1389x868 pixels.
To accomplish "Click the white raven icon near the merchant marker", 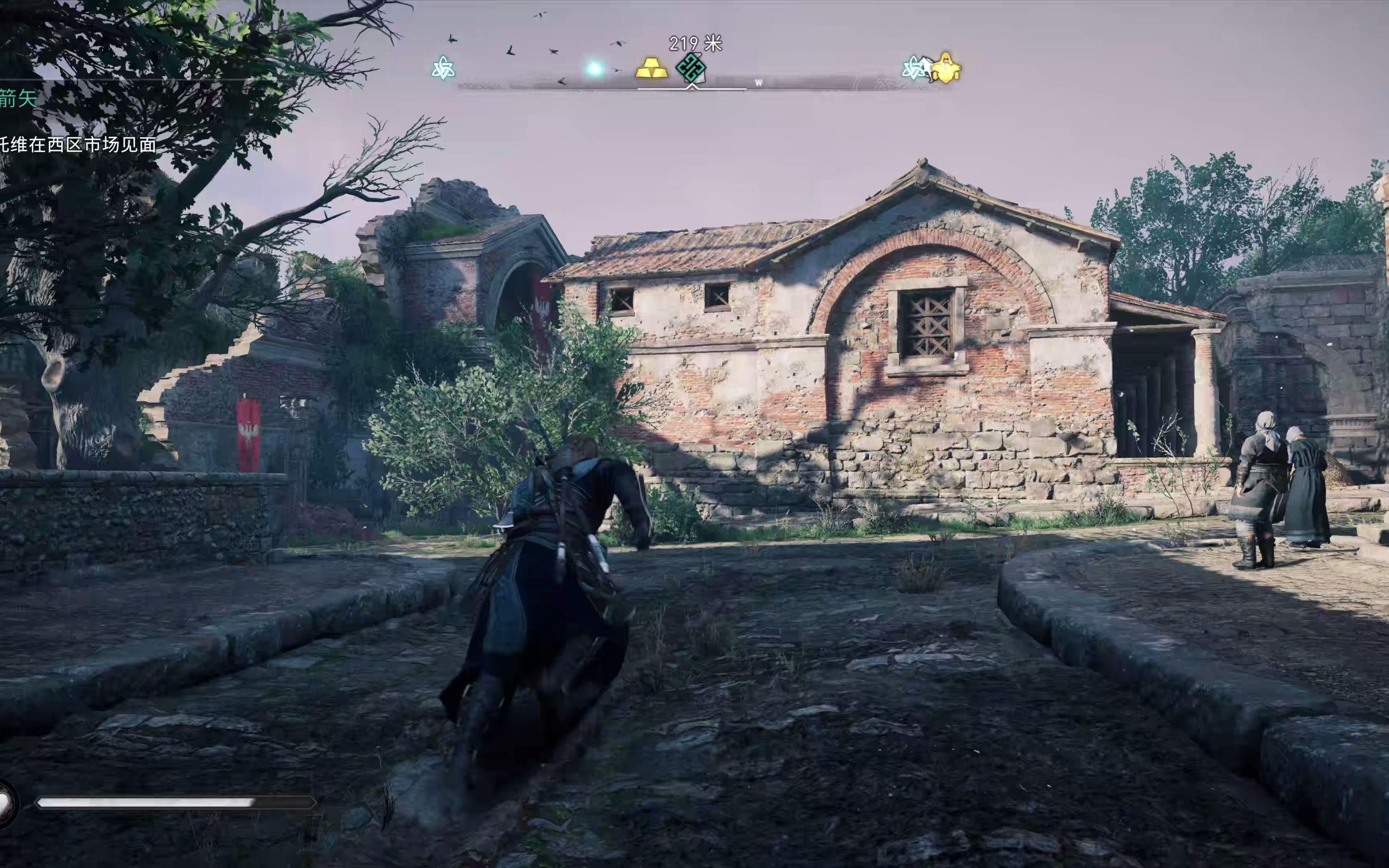I will [x=927, y=67].
